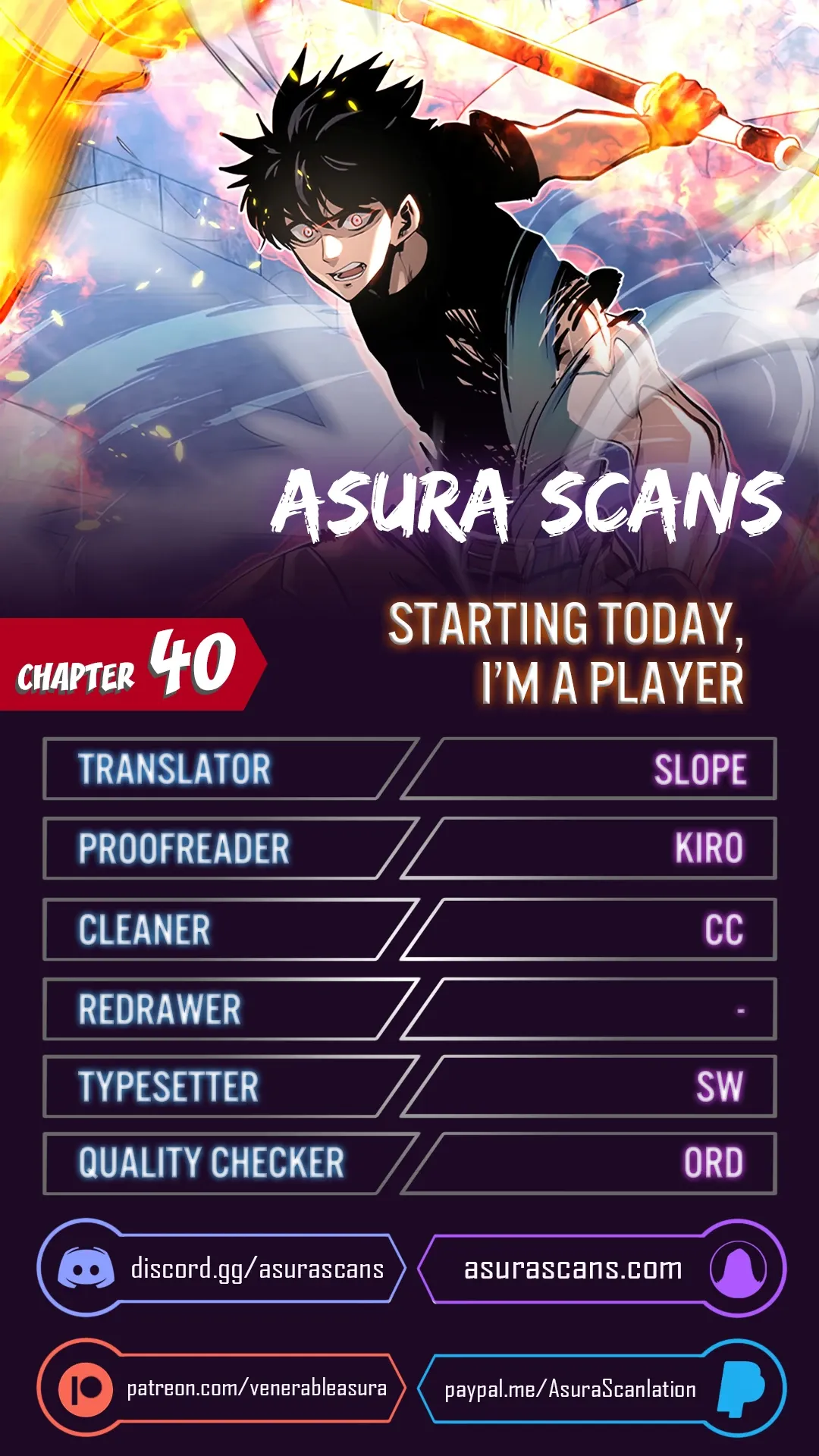
Task: Open the paypal.me/AsuraScanlation link banner
Action: click(601, 1388)
